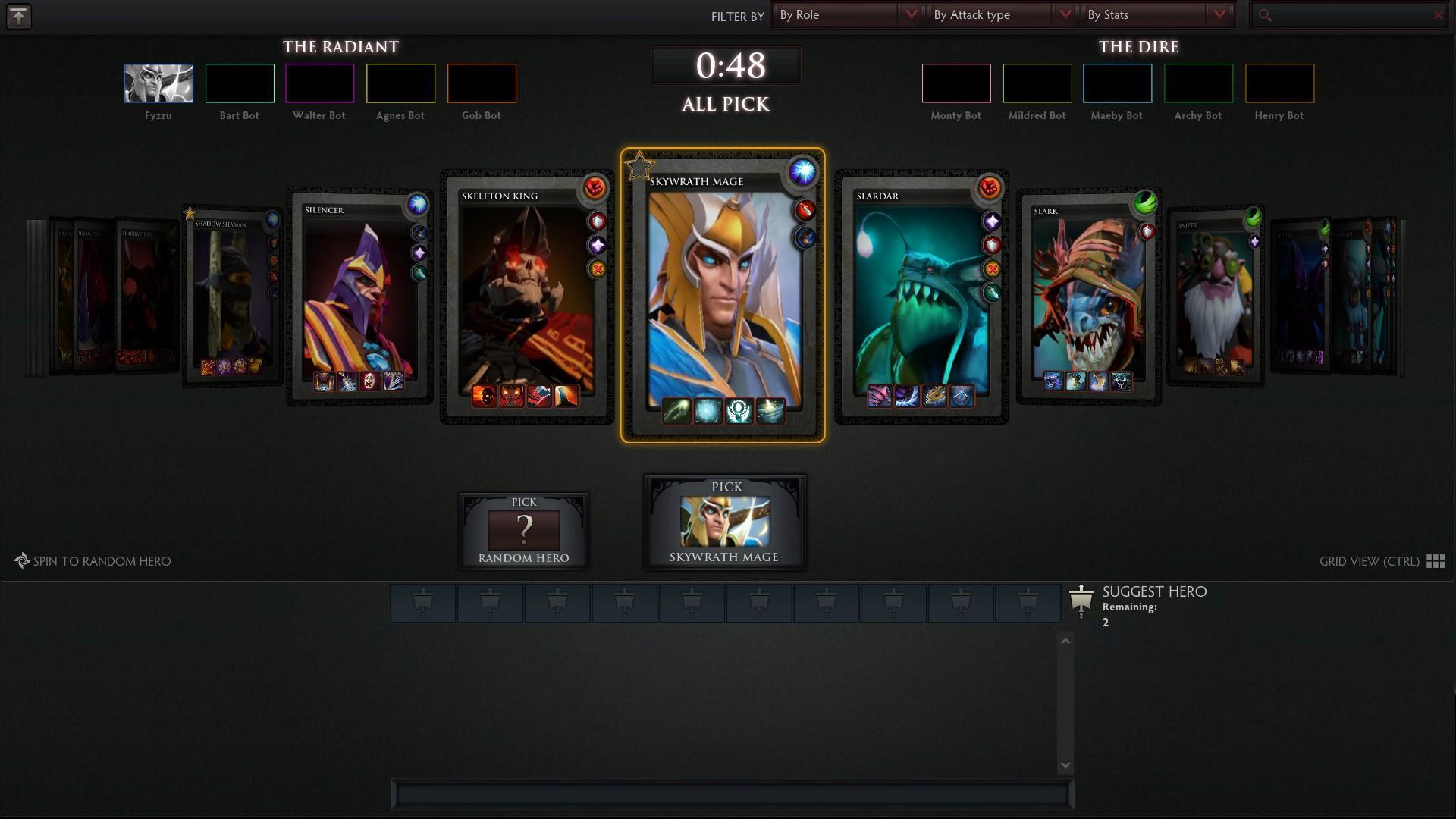Pick Skywrath Mage button

(x=724, y=523)
